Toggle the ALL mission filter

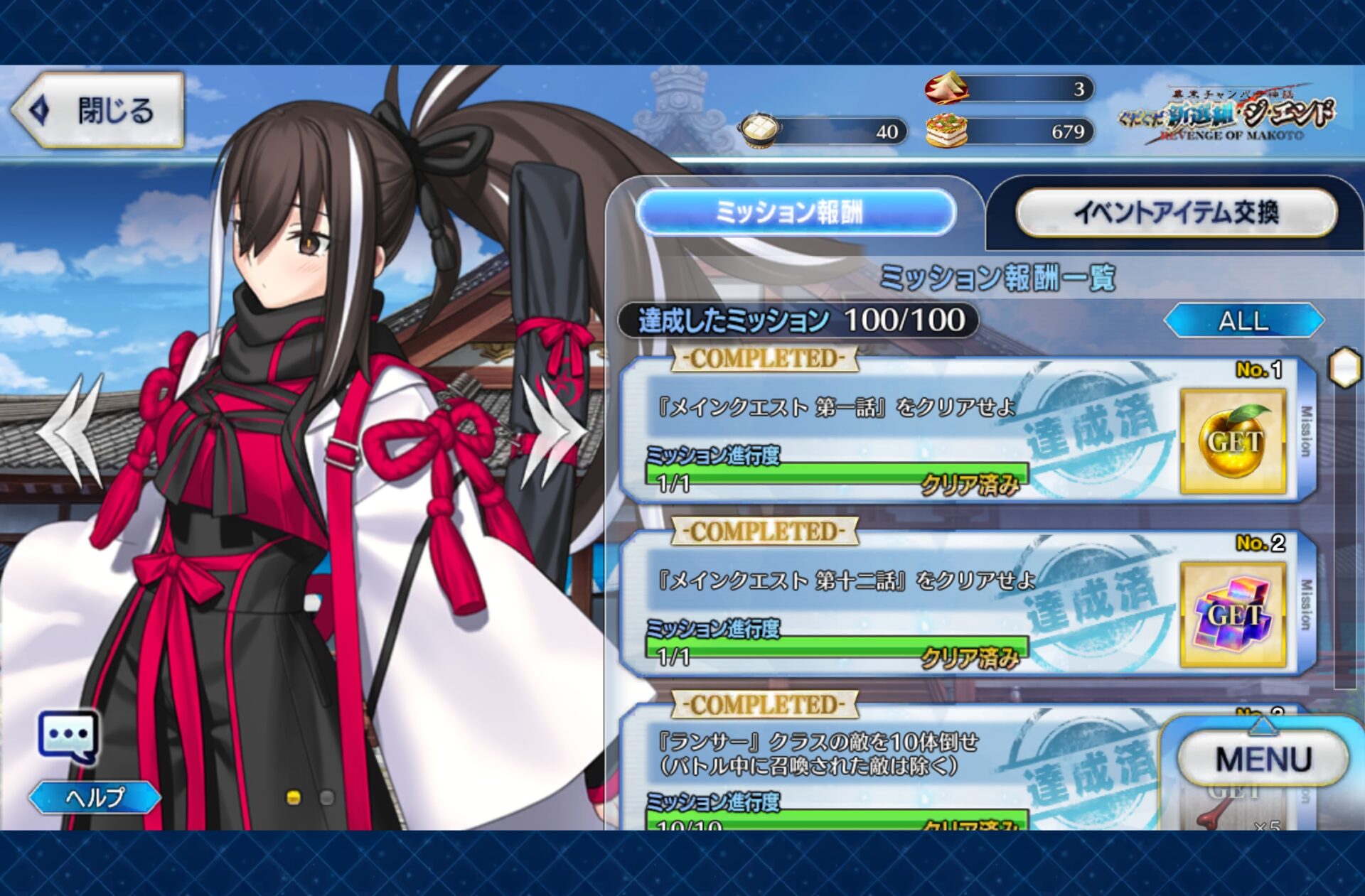click(1243, 321)
